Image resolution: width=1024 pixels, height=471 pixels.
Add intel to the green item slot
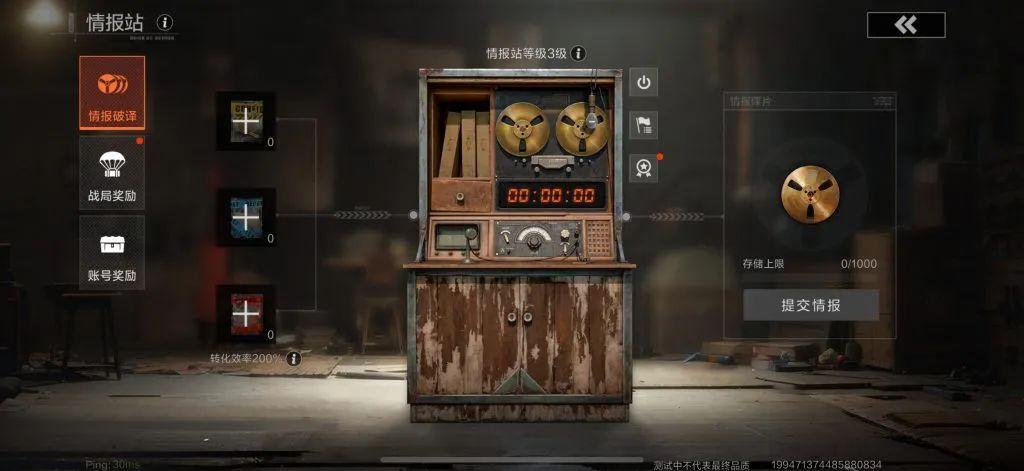[245, 121]
